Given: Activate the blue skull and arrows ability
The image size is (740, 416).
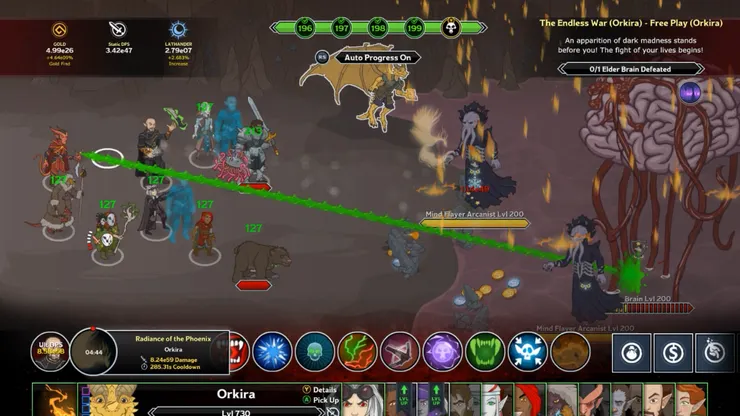Looking at the screenshot, I should 527,352.
